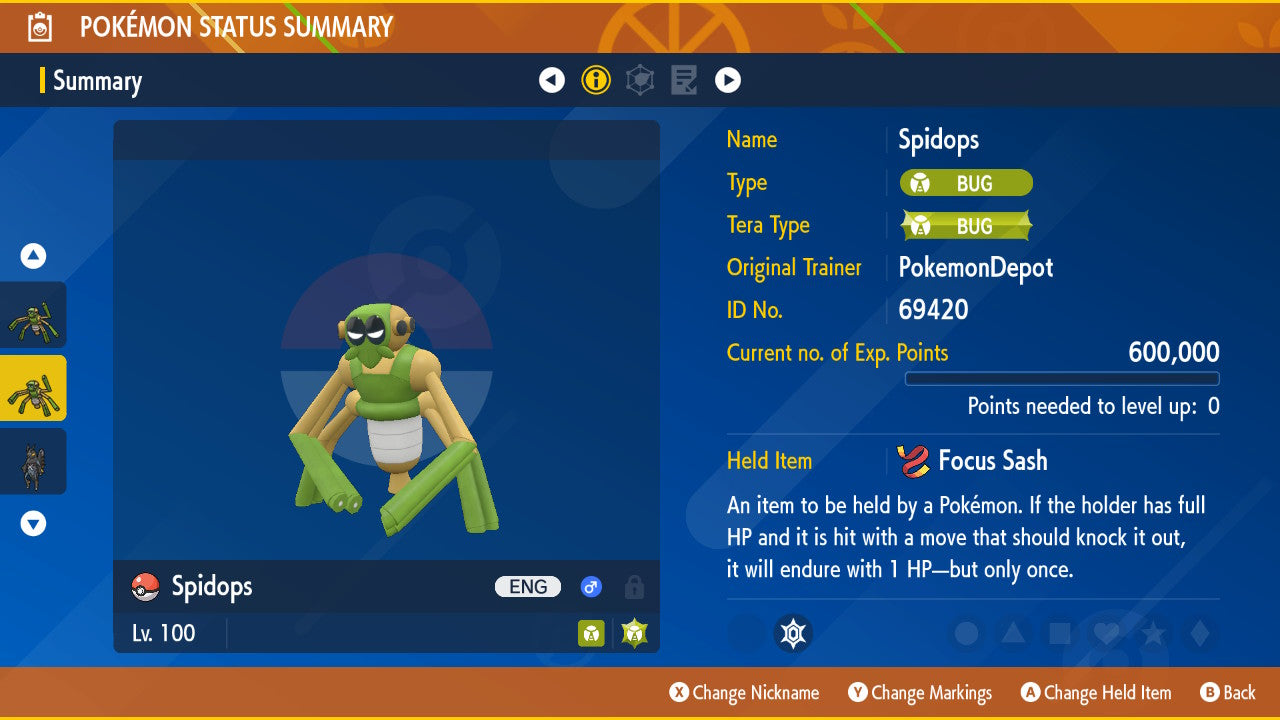Viewport: 1280px width, 720px height.
Task: Select the highlighted Spidops party thumbnail
Action: click(33, 388)
